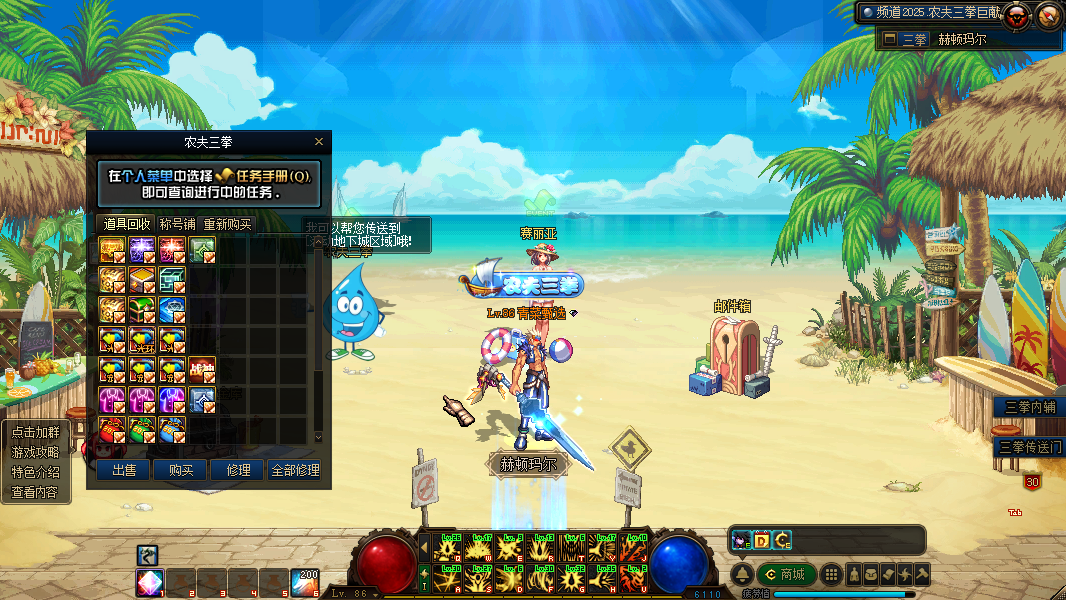Use the consumable with 200 count
Image resolution: width=1066 pixels, height=600 pixels.
tap(304, 583)
